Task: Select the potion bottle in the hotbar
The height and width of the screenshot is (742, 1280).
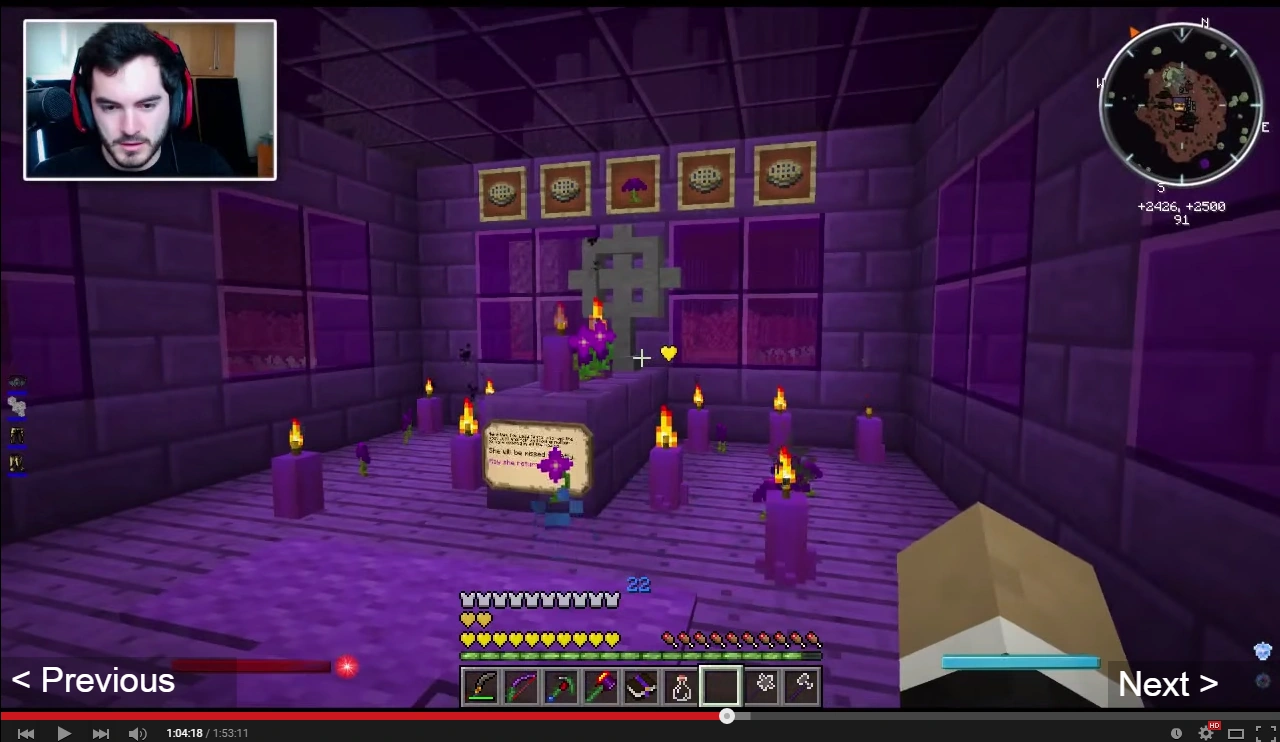Action: click(x=681, y=686)
